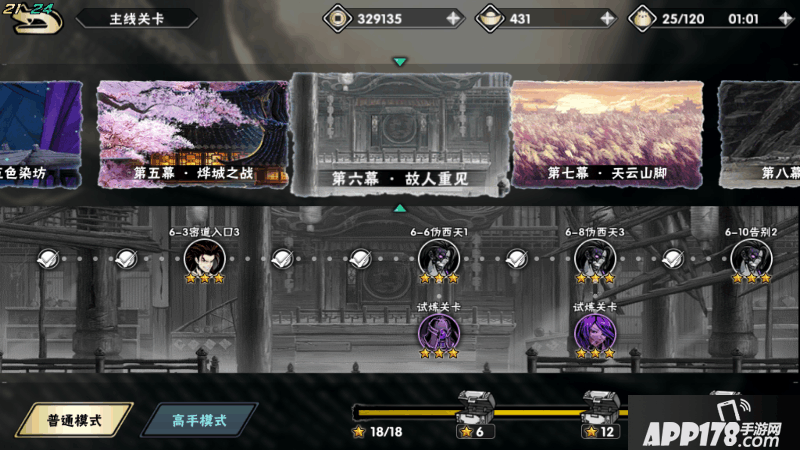Open stage 6-8 伪西天3
The image size is (800, 450).
594,258
